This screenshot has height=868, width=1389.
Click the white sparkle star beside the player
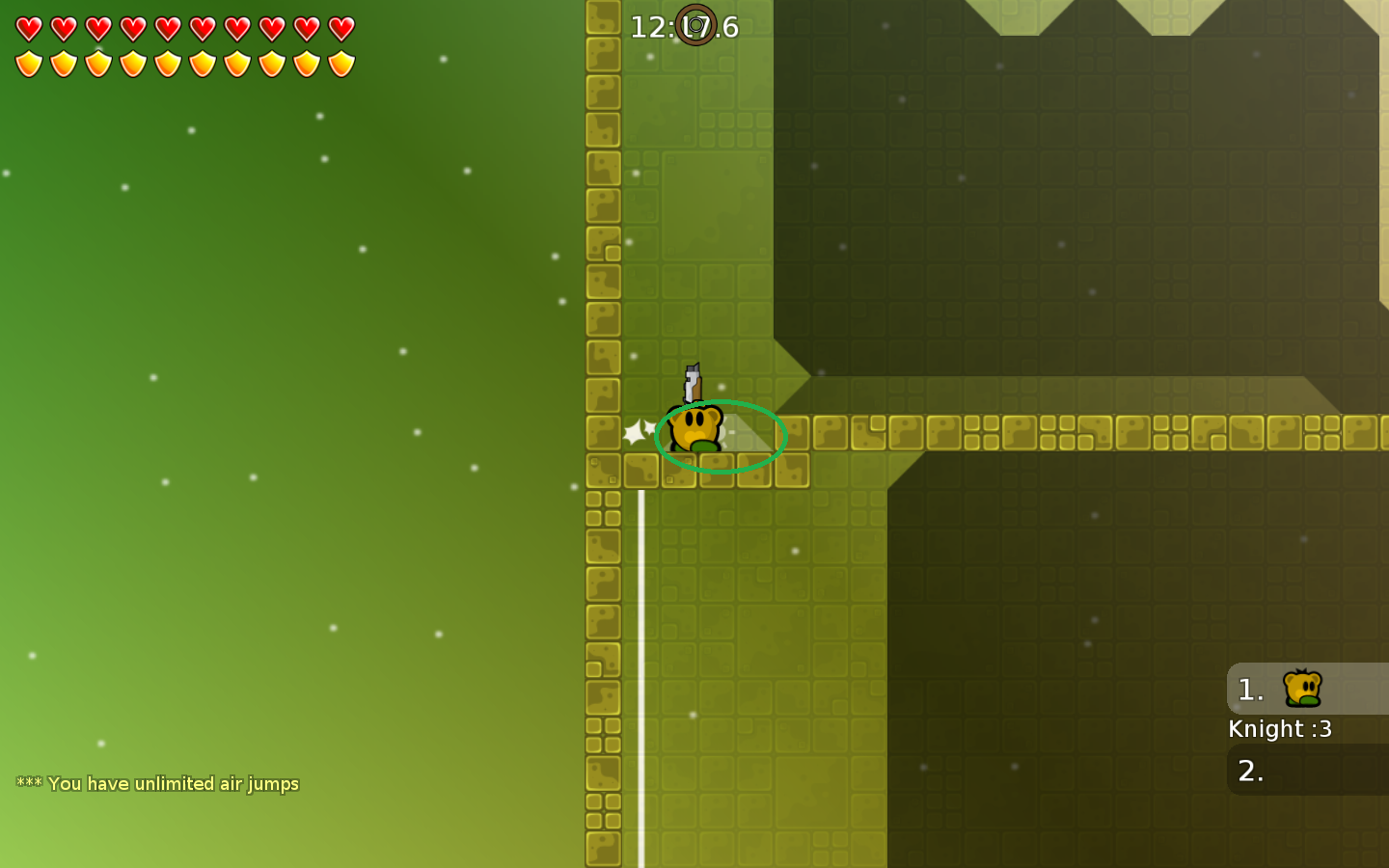636,431
